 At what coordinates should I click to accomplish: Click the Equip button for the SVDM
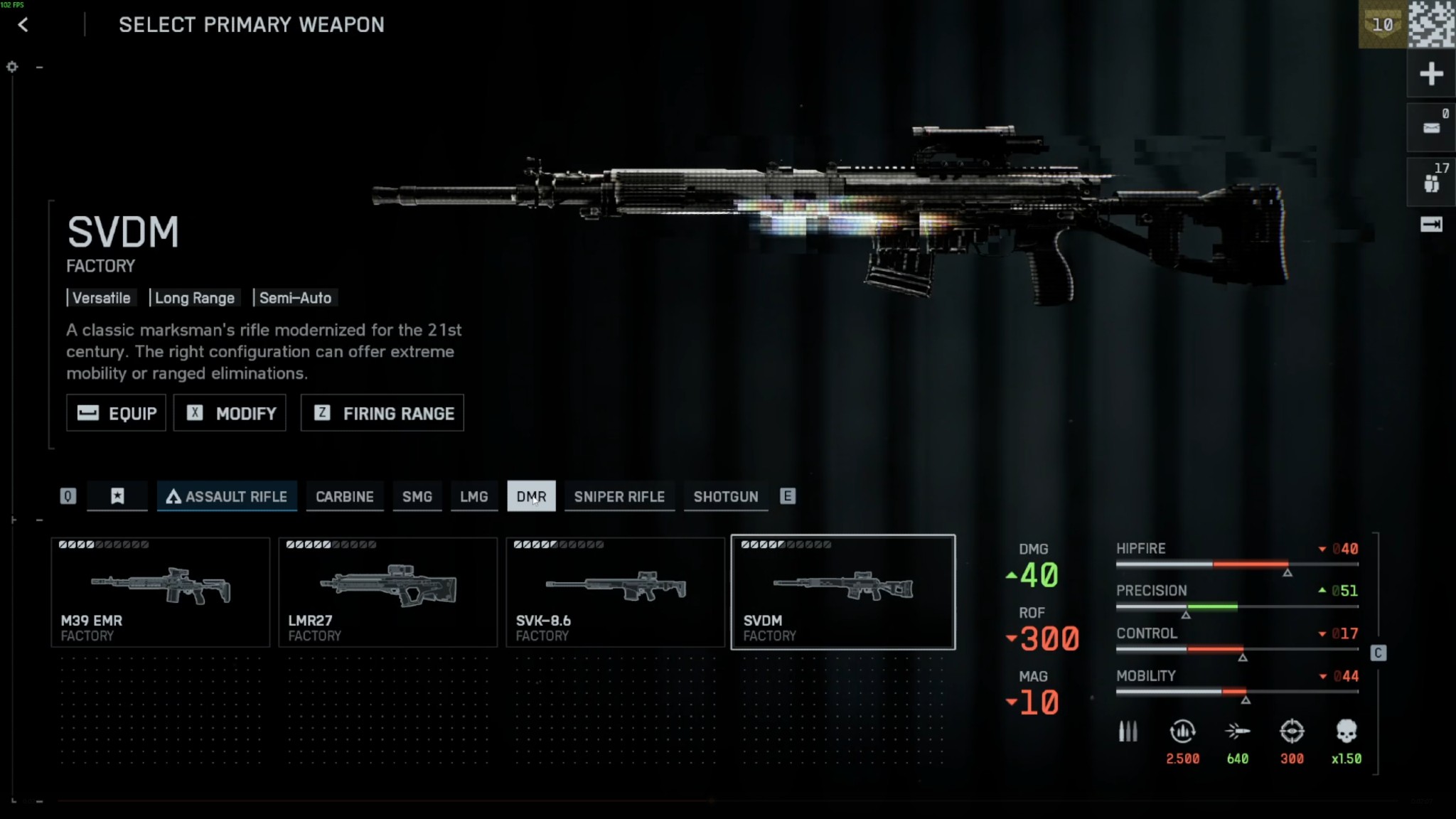click(116, 412)
